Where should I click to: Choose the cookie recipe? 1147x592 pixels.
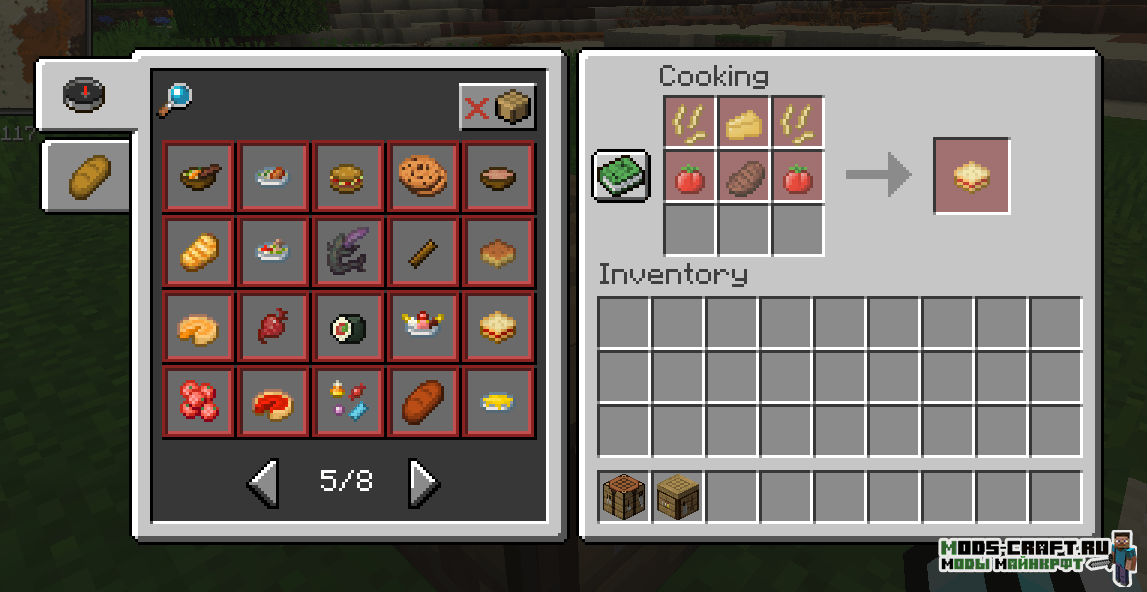423,177
